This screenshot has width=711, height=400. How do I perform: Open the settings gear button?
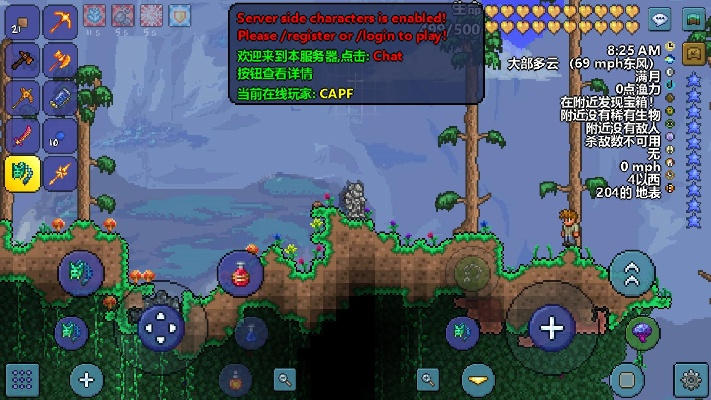click(x=689, y=379)
